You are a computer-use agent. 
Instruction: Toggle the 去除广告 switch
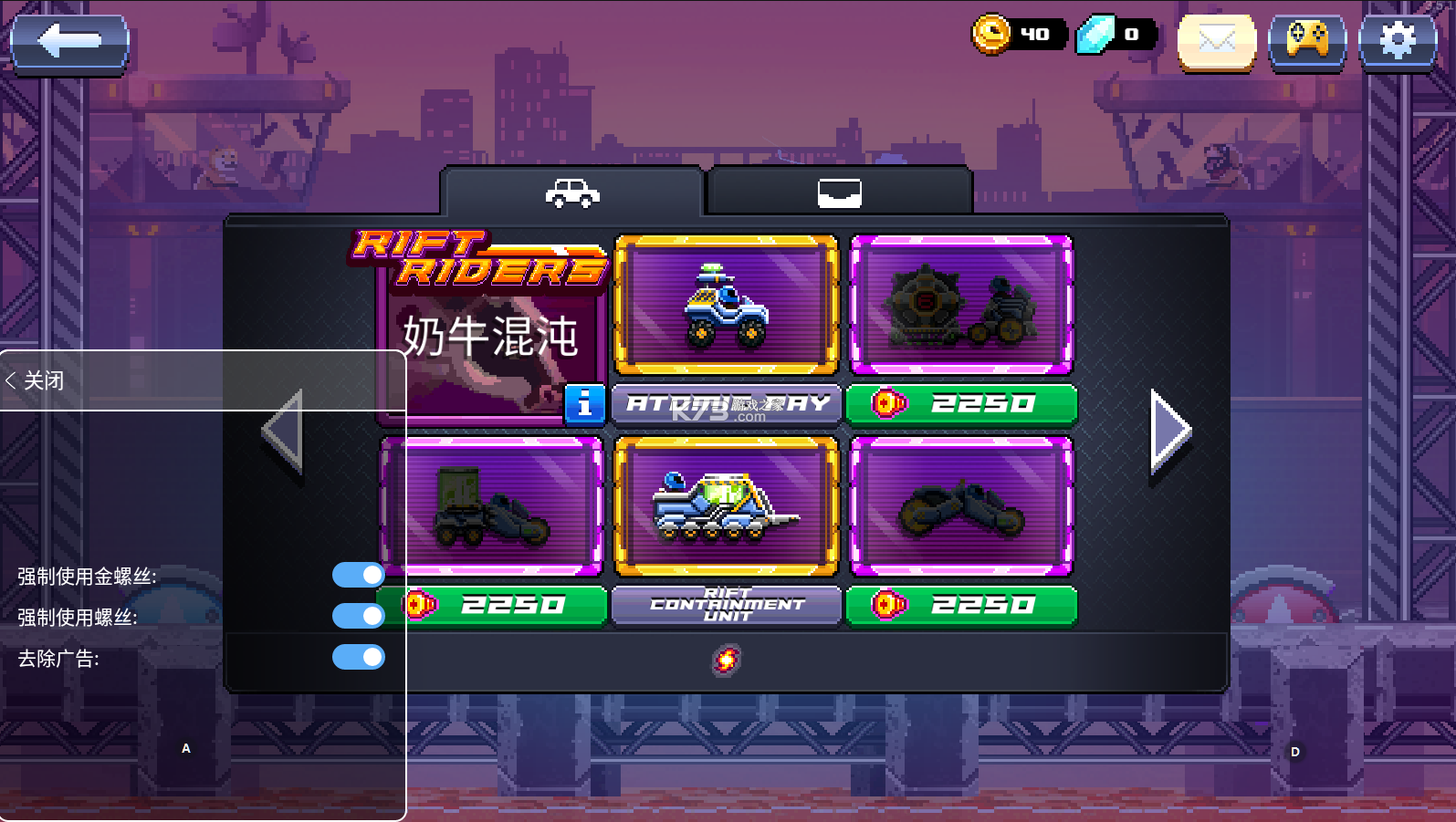tap(359, 657)
